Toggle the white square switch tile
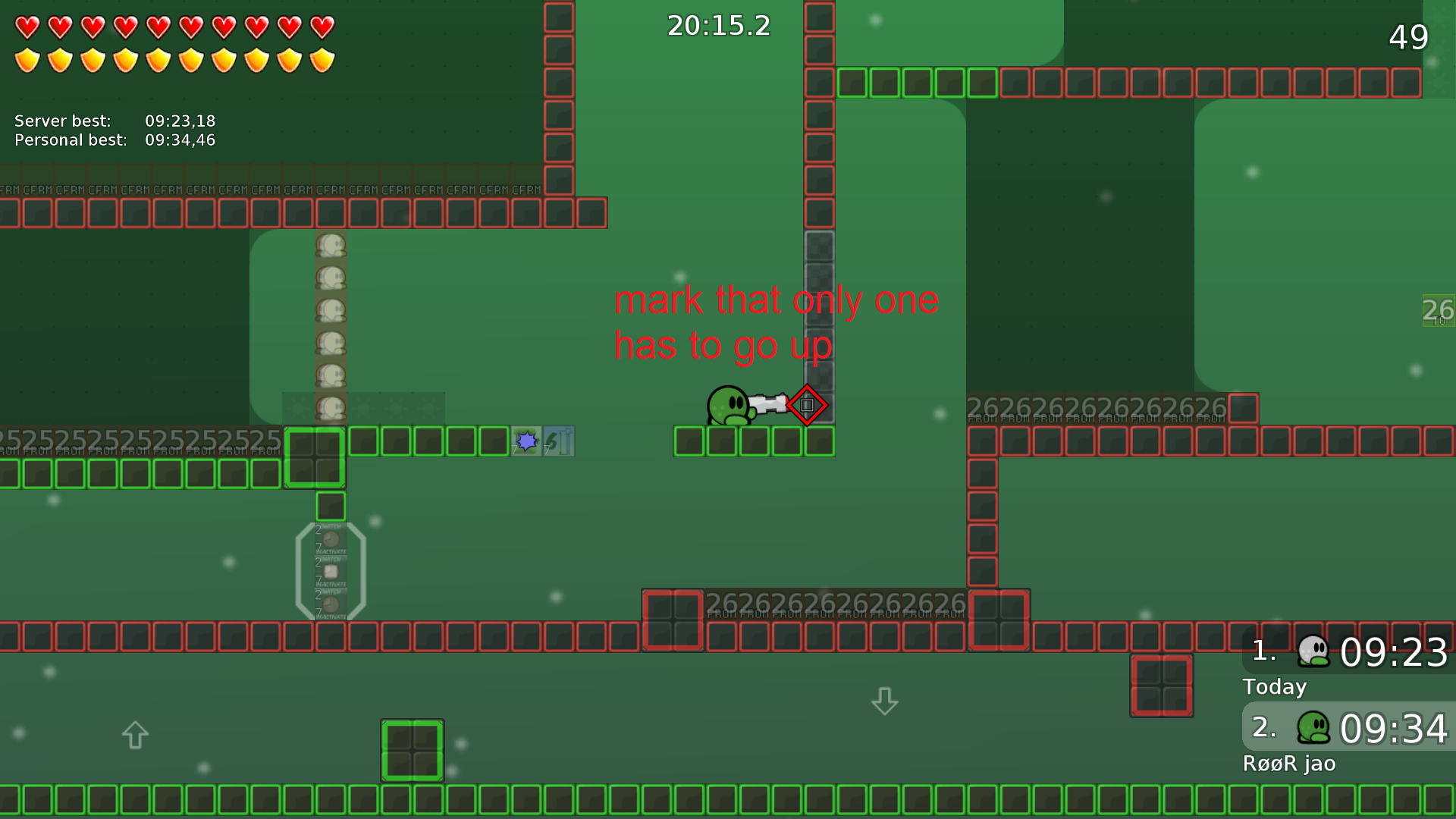This screenshot has height=819, width=1456. coord(331,570)
